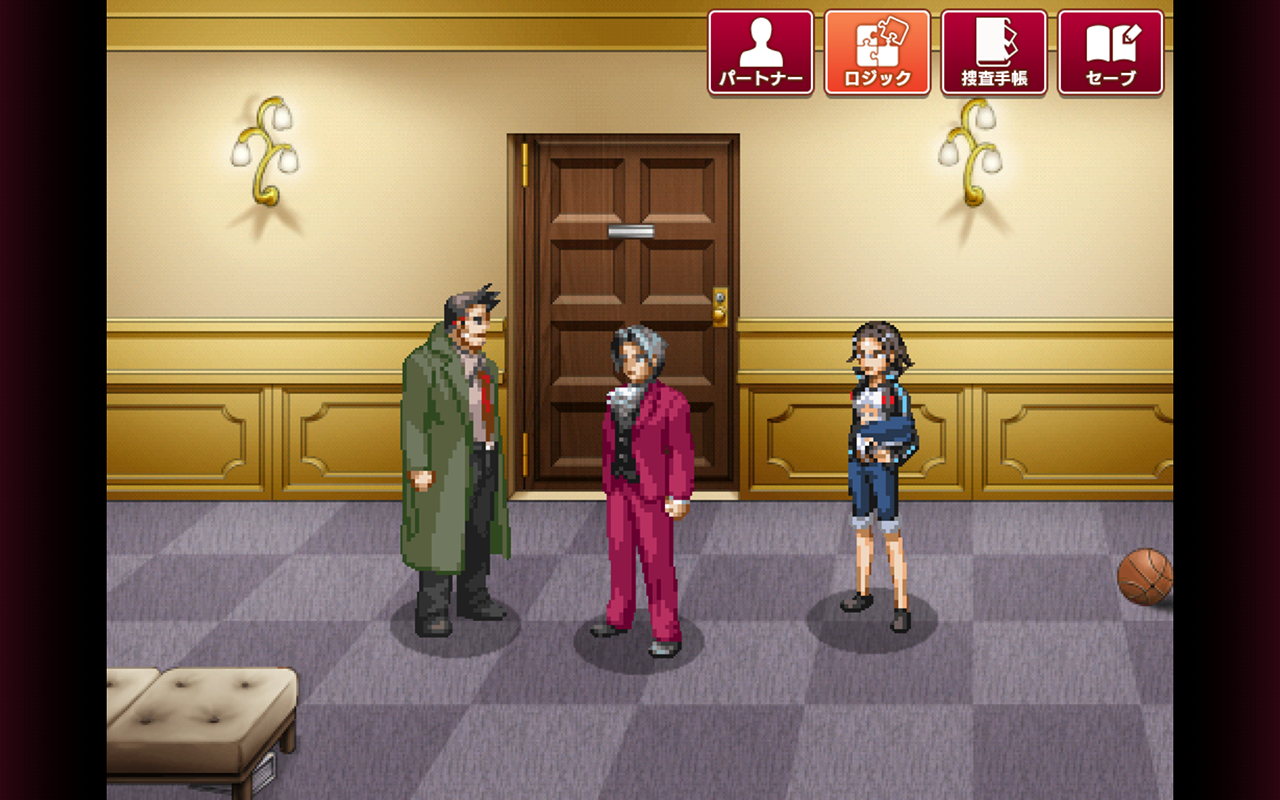Talk to the girl in the blue tracksuit

pyautogui.click(x=875, y=460)
